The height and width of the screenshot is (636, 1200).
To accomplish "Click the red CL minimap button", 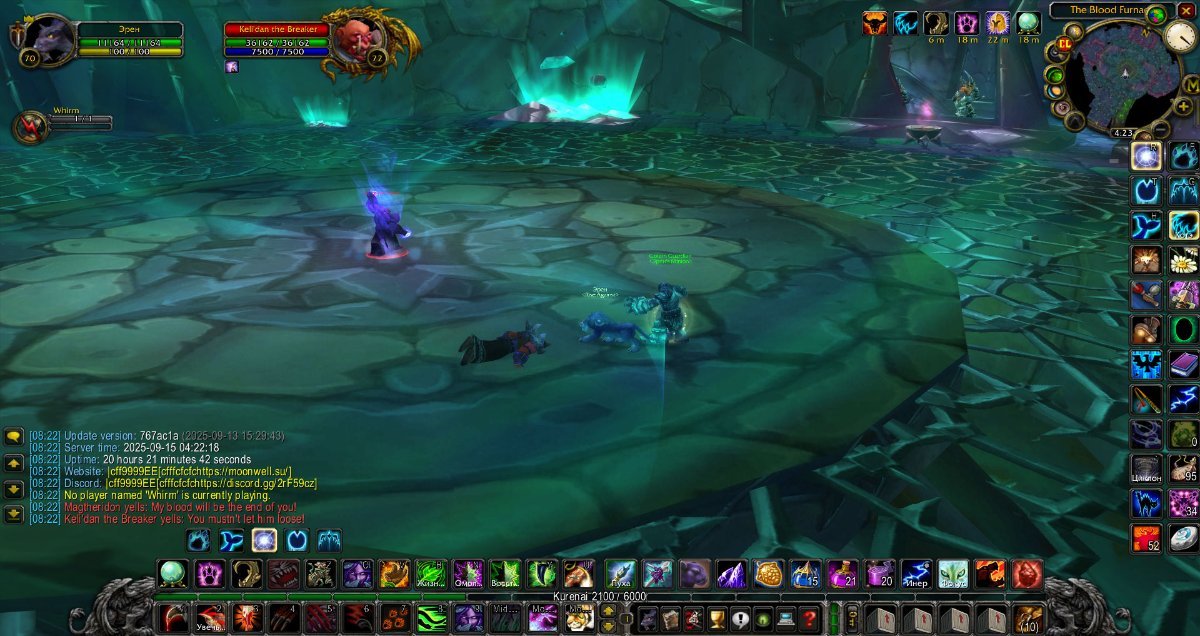I will pyautogui.click(x=1066, y=45).
